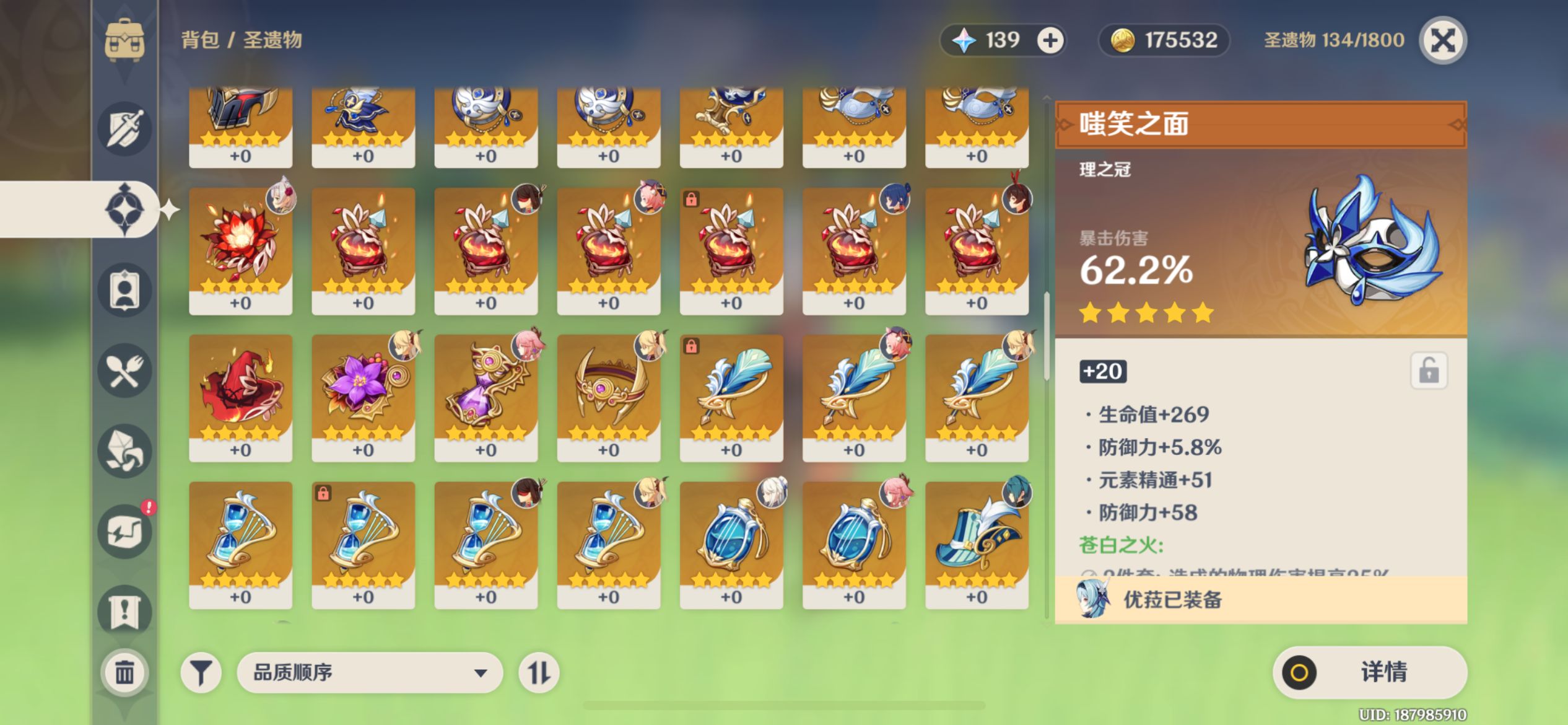1568x725 pixels.
Task: Switch to the food tab
Action: [x=124, y=371]
